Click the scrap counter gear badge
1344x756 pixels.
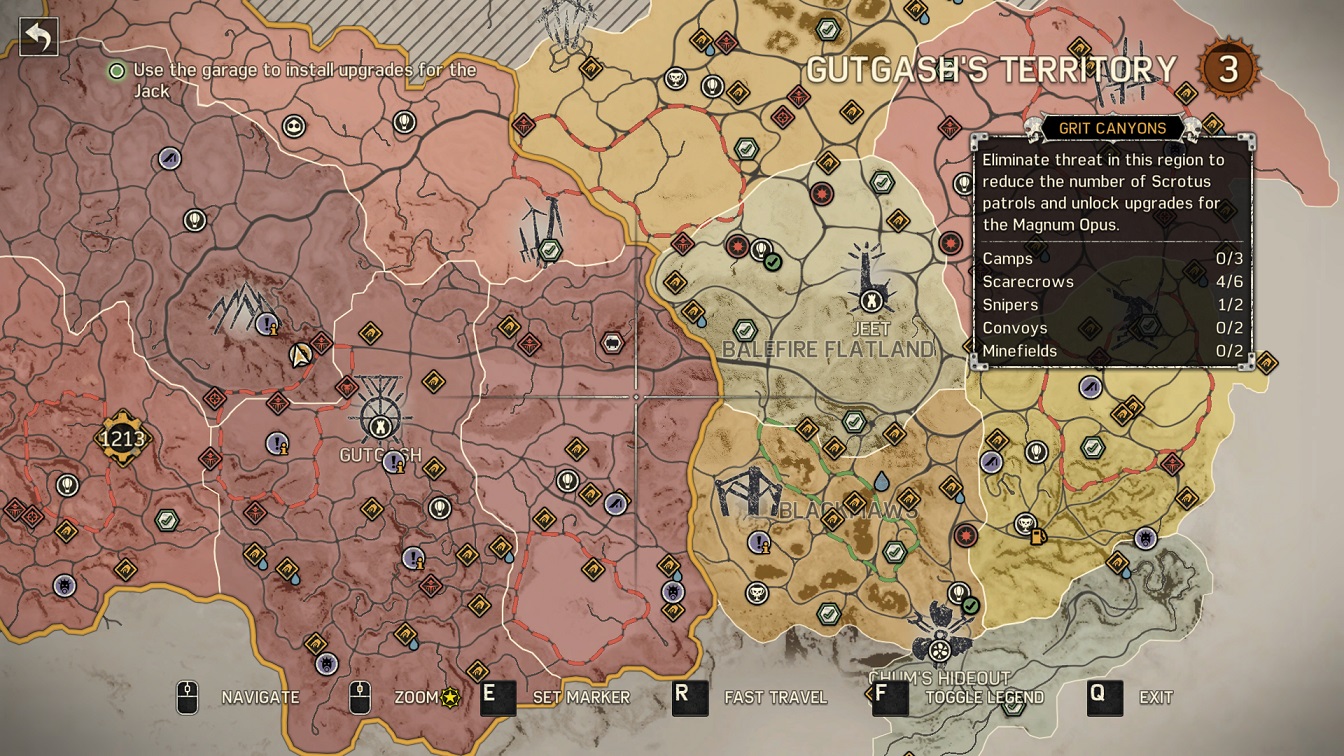point(122,438)
